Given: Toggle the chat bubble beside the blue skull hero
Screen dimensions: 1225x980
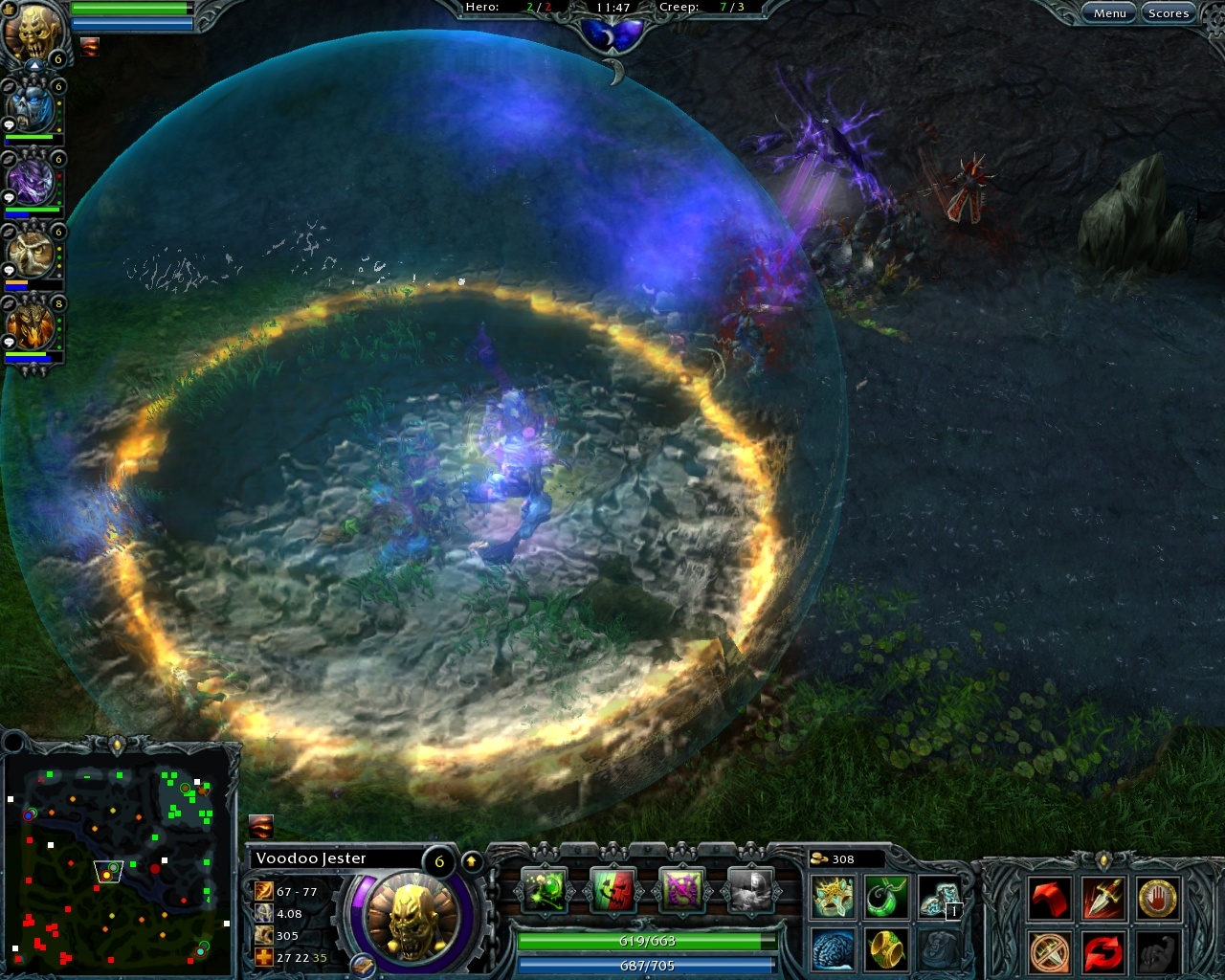Looking at the screenshot, I should click(x=10, y=125).
